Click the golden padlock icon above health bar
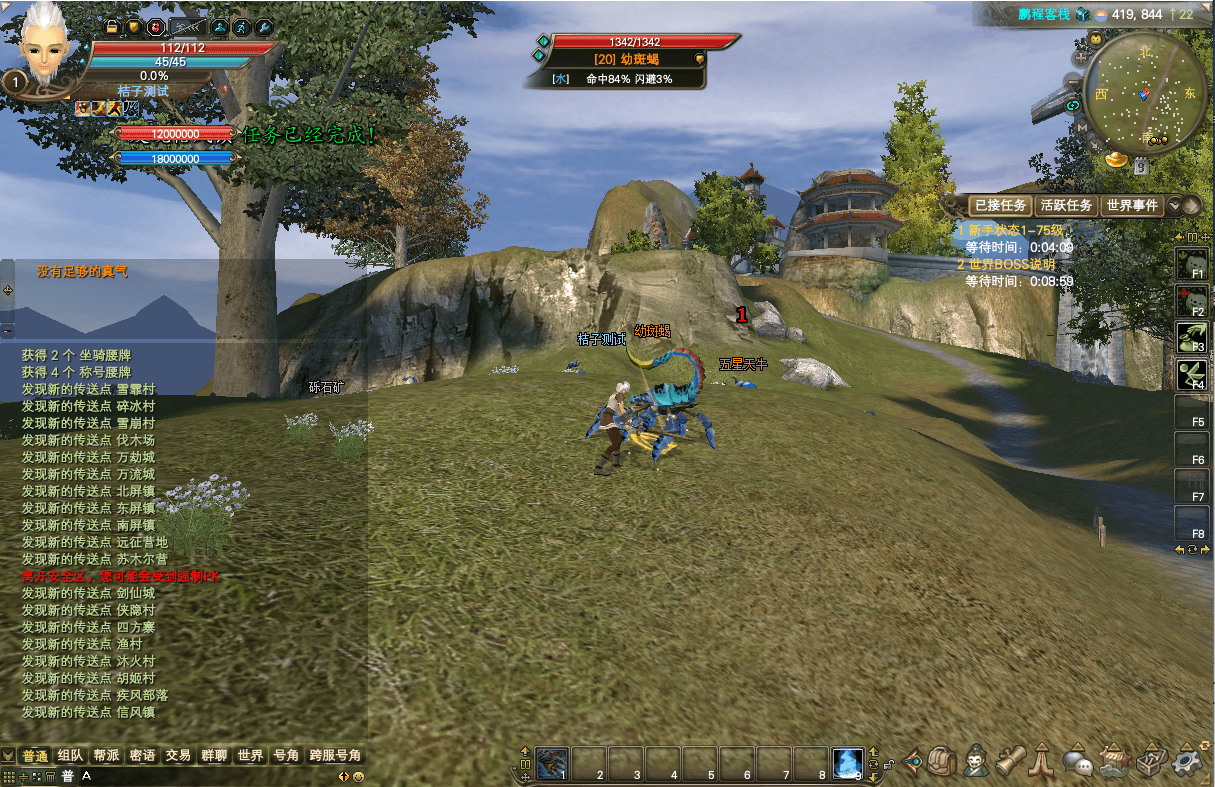Image resolution: width=1215 pixels, height=787 pixels. (111, 27)
